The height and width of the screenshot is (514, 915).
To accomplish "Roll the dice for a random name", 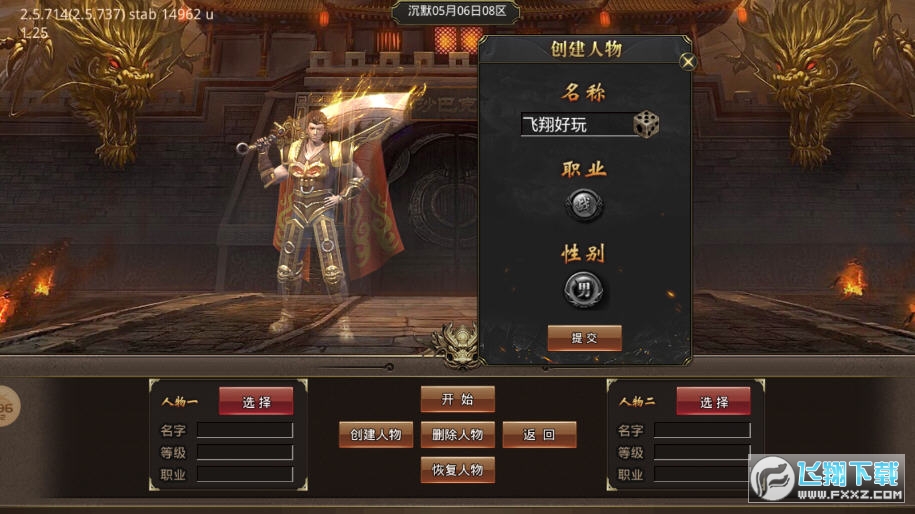I will pyautogui.click(x=646, y=125).
